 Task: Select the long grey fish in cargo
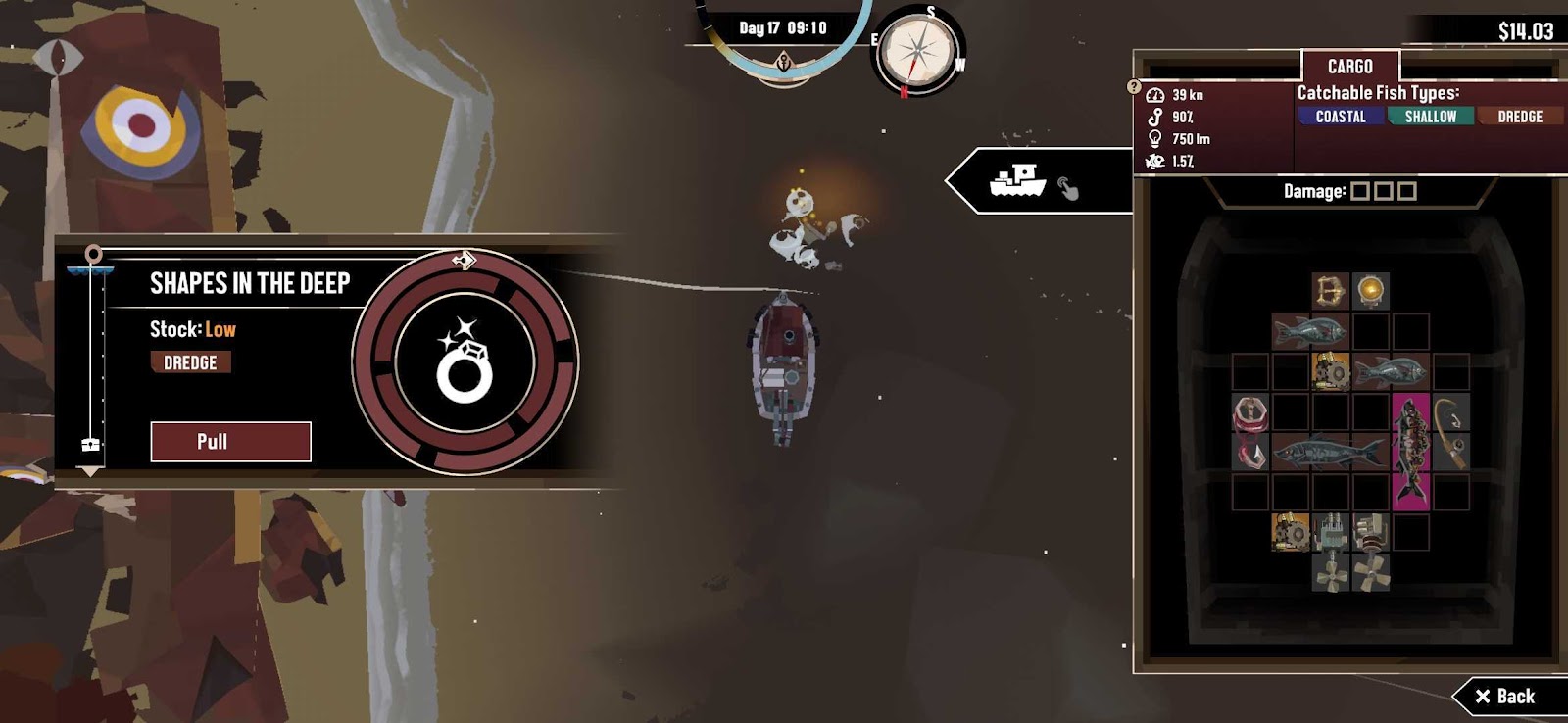pyautogui.click(x=1328, y=452)
